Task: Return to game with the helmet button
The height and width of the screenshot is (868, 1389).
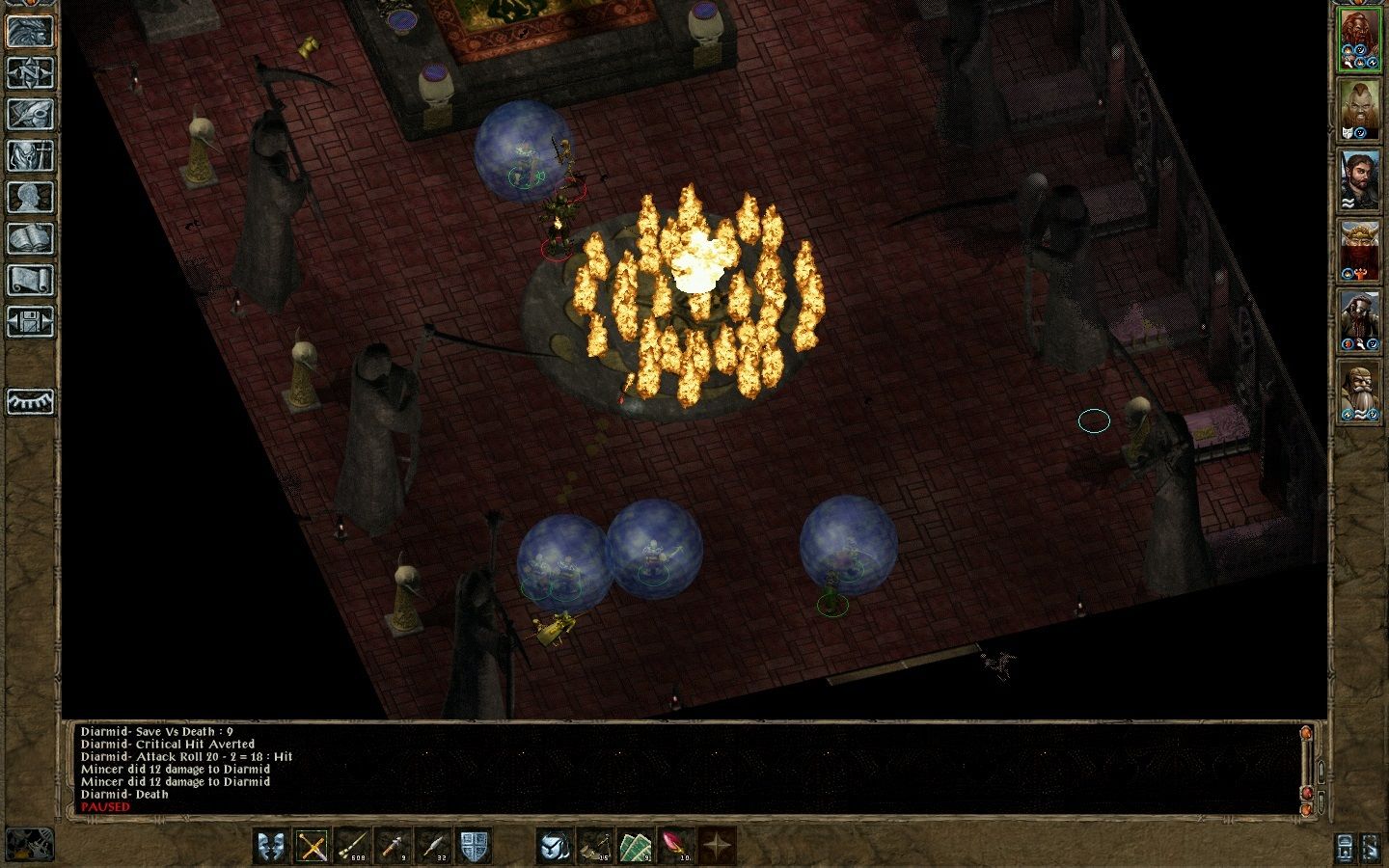Action: [x=31, y=30]
